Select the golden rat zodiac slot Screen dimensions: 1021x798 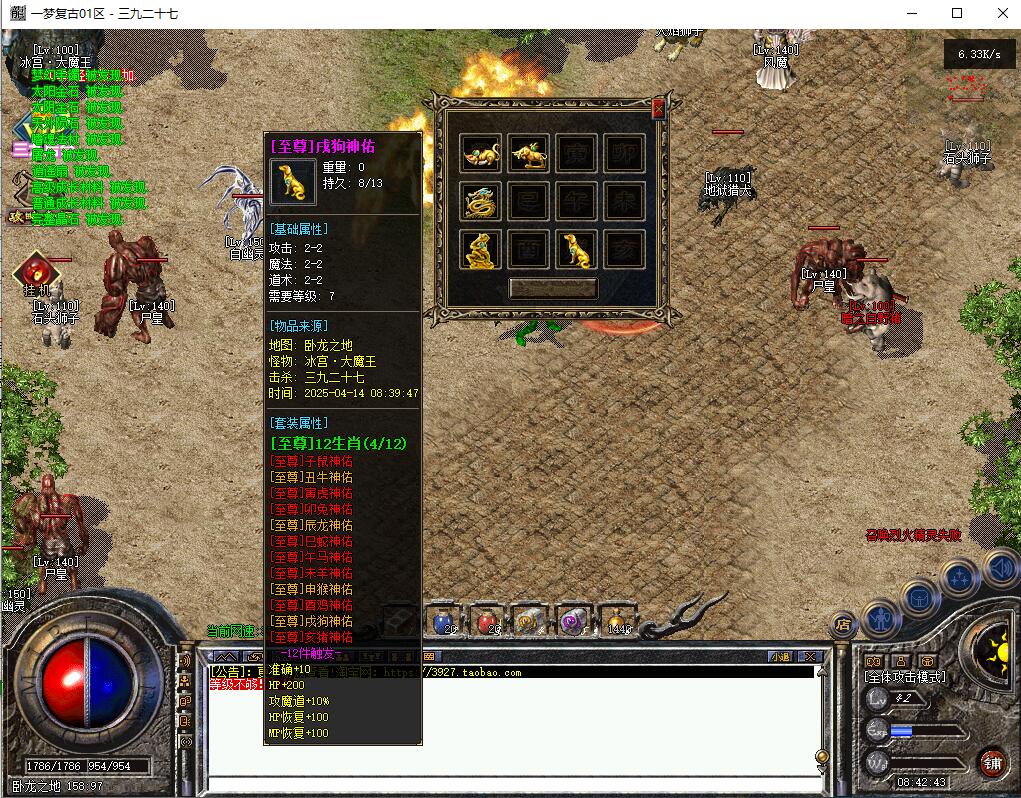[x=480, y=153]
